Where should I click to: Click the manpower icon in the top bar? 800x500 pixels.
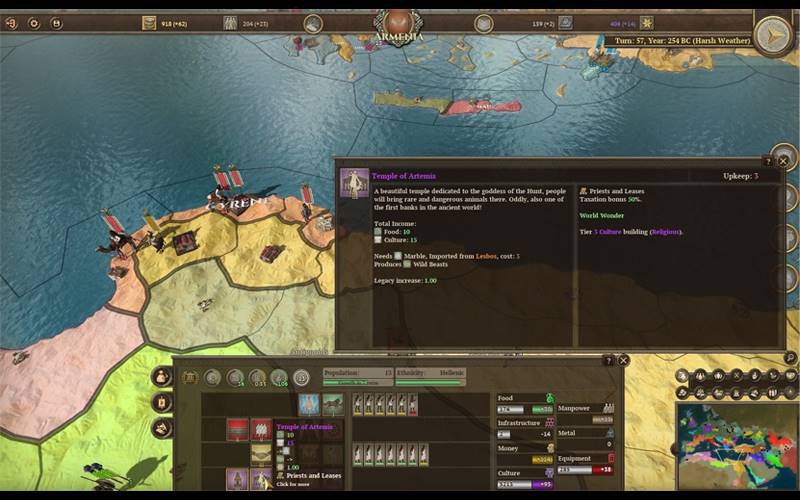coord(230,22)
